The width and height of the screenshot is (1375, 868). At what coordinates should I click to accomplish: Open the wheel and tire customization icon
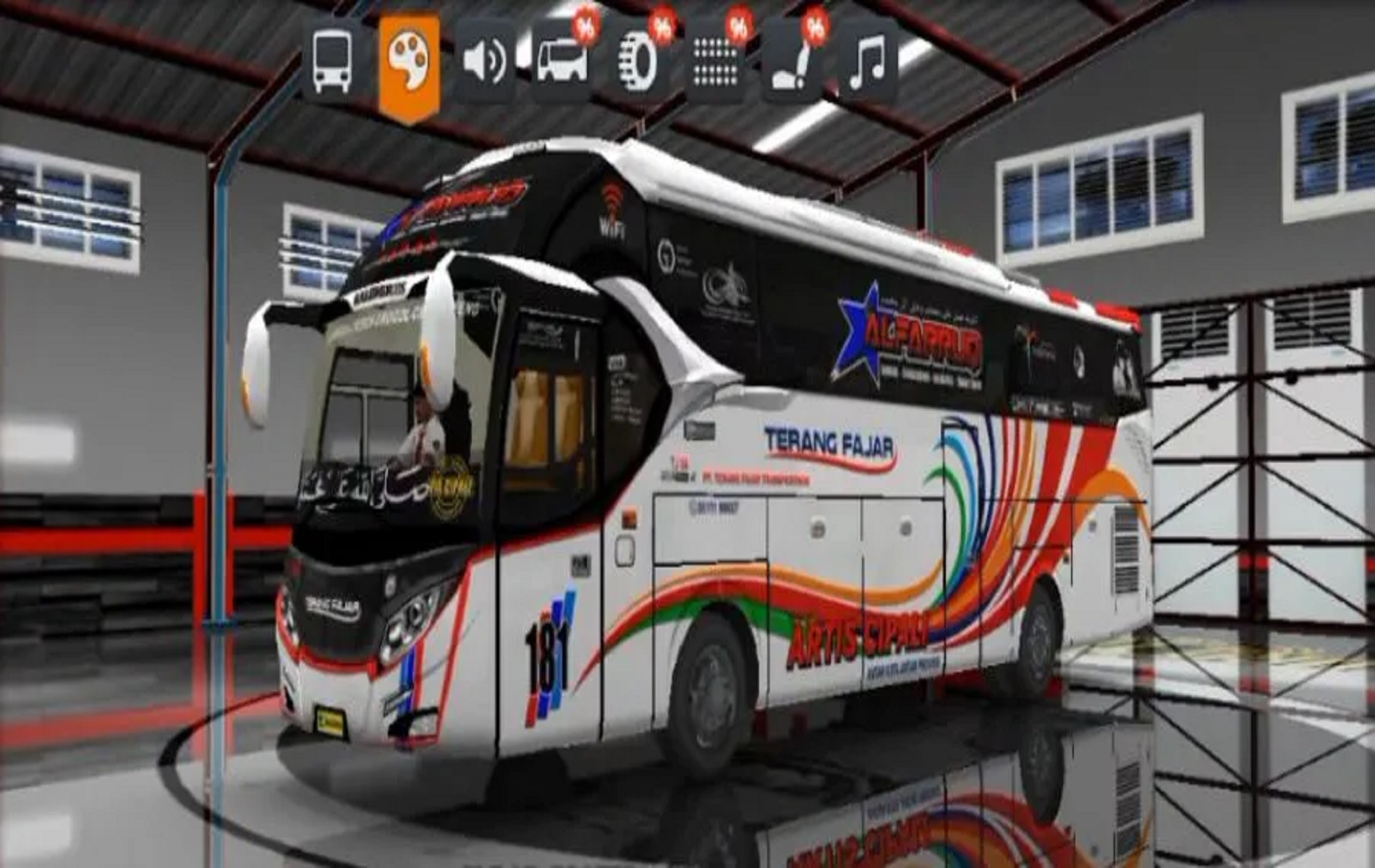635,59
